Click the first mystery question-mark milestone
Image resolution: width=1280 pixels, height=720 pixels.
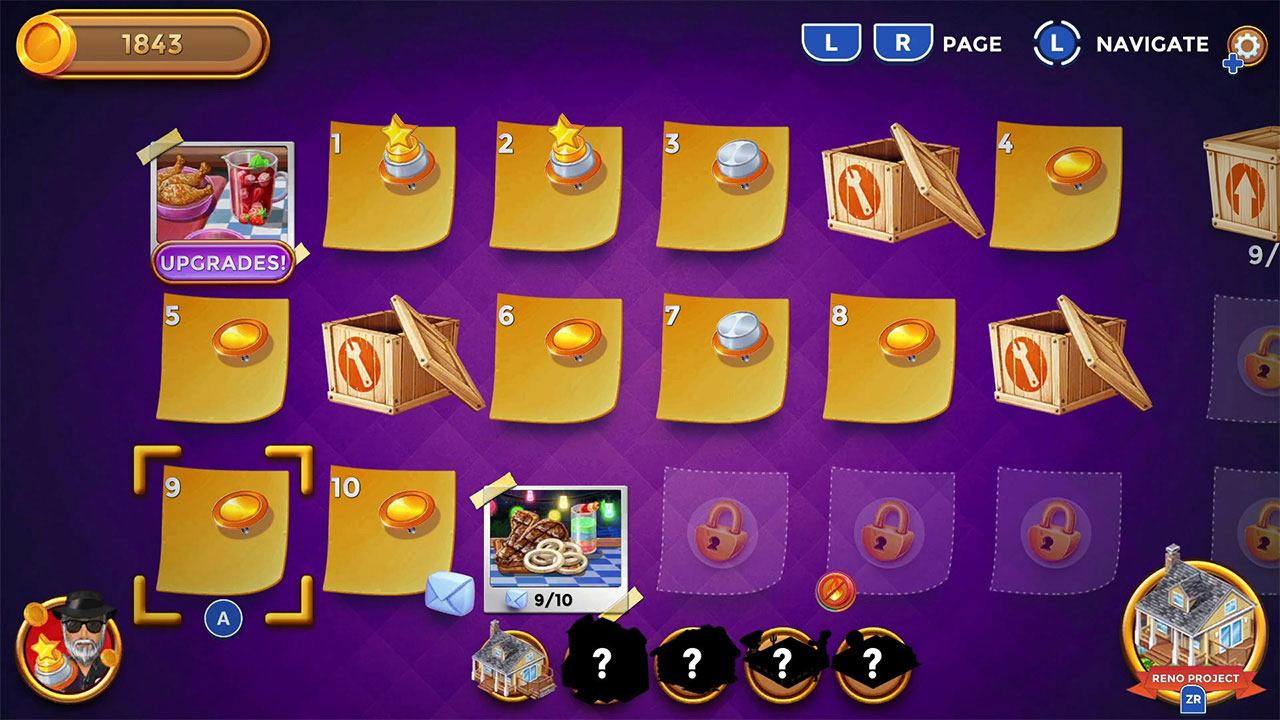(x=601, y=663)
